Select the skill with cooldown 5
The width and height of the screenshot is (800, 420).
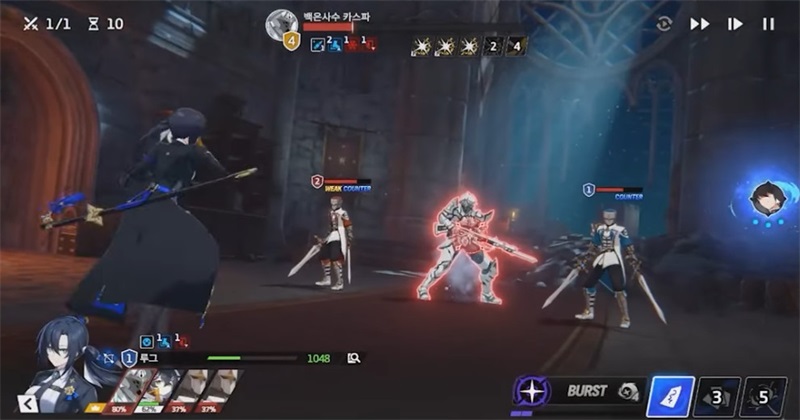766,396
